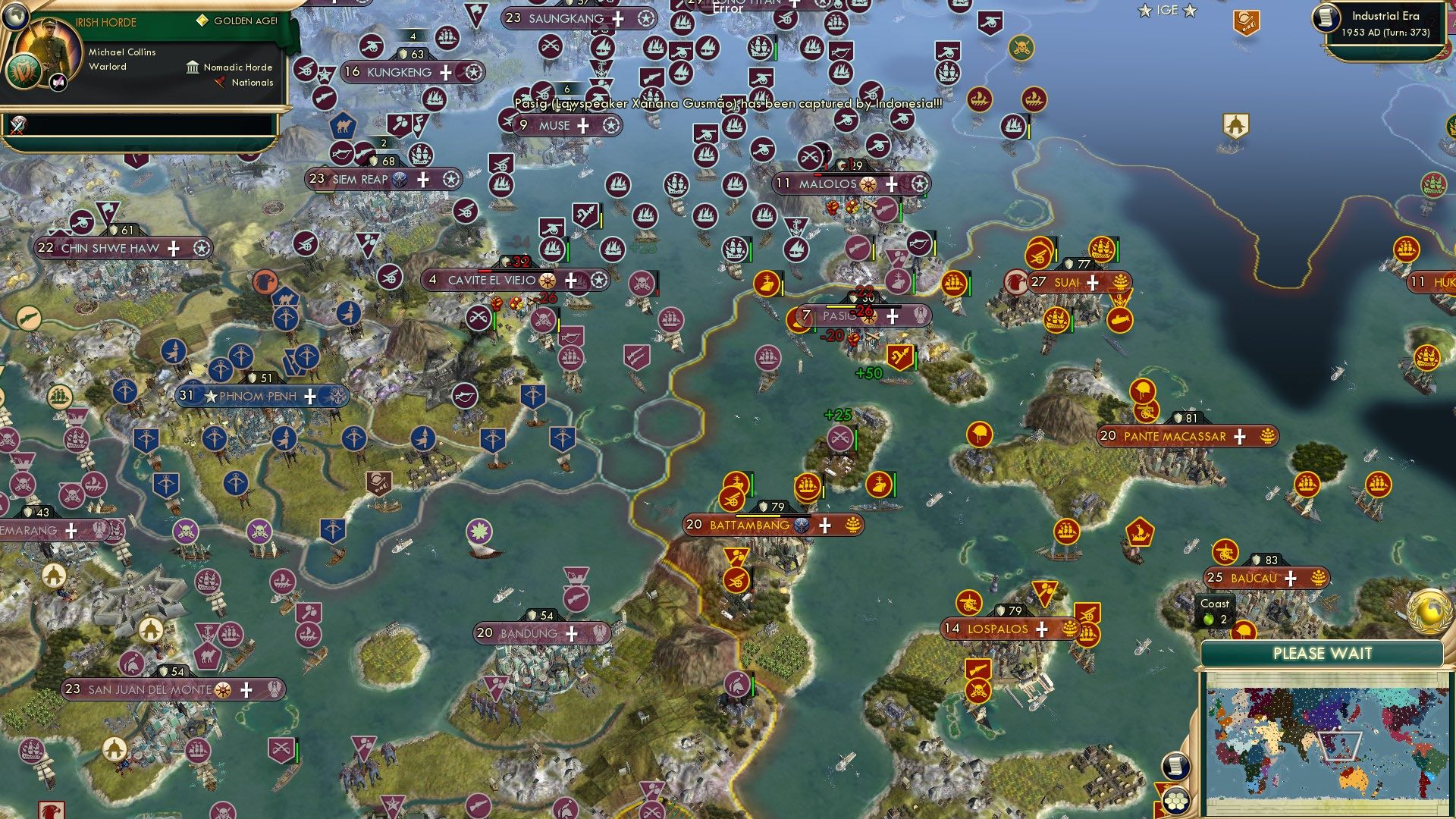
Task: Click the Coast tile yield tooltip near Baucau
Action: click(1215, 610)
